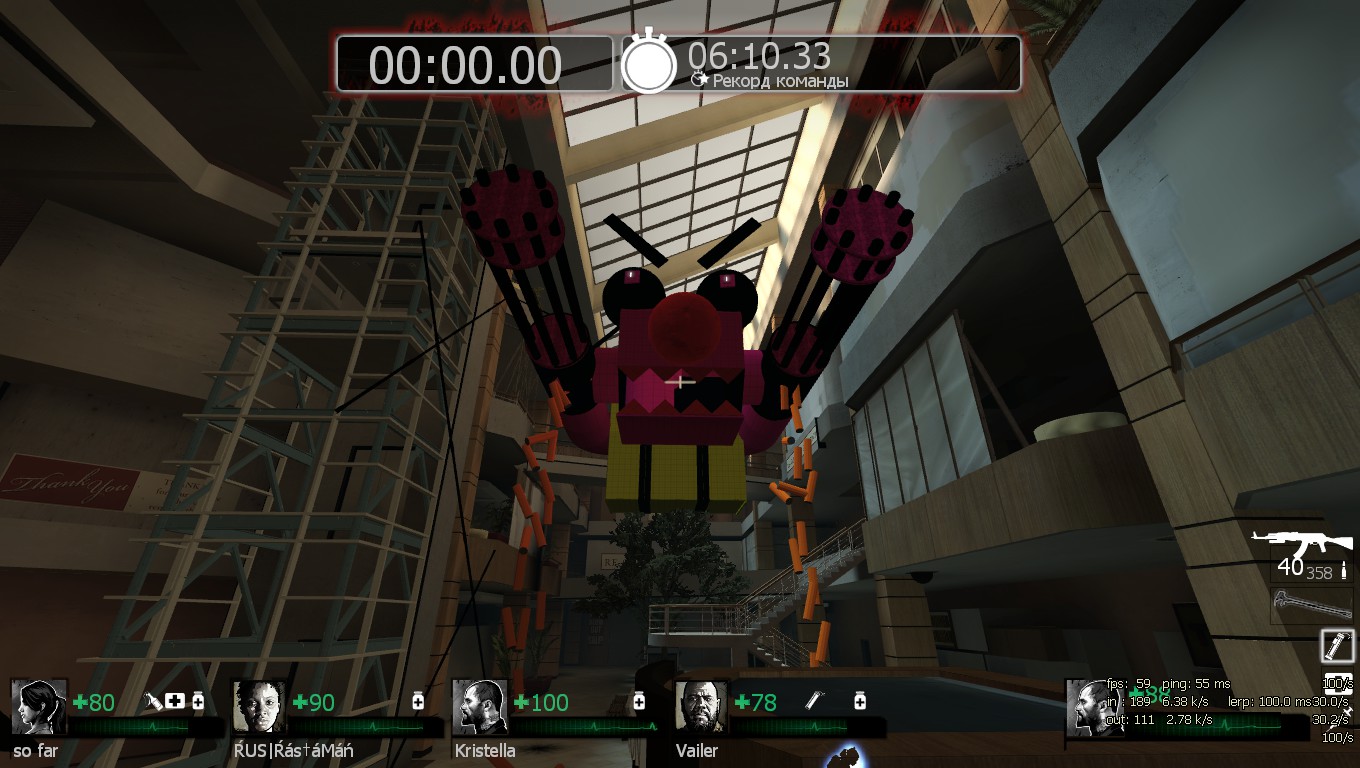Click Vailer's teammate portrait
The height and width of the screenshot is (768, 1360).
click(702, 708)
